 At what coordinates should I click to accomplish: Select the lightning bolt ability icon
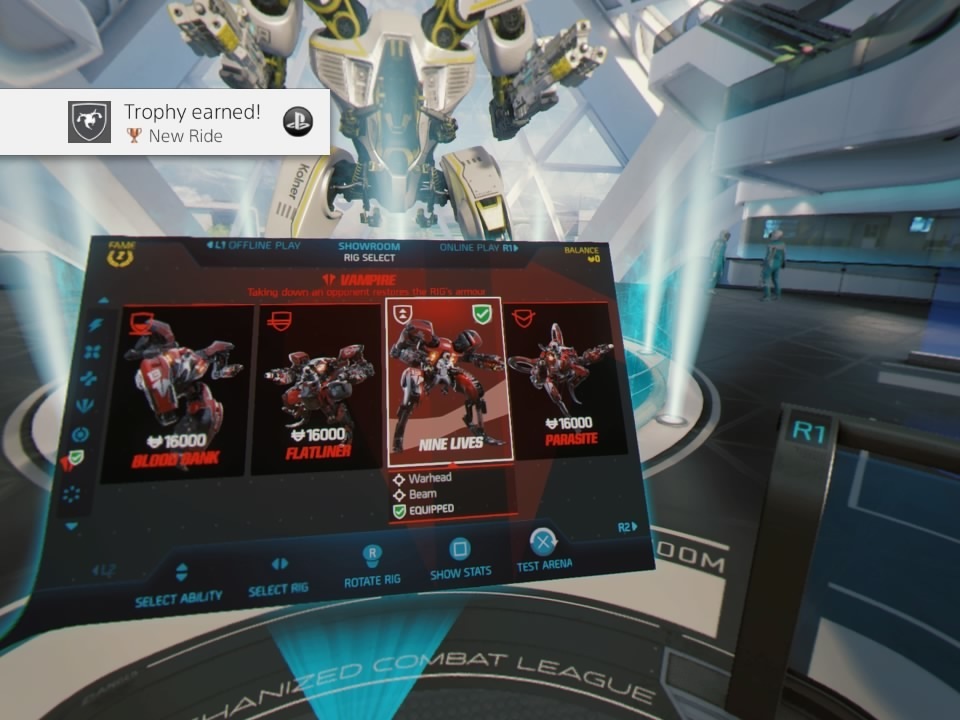[x=96, y=326]
